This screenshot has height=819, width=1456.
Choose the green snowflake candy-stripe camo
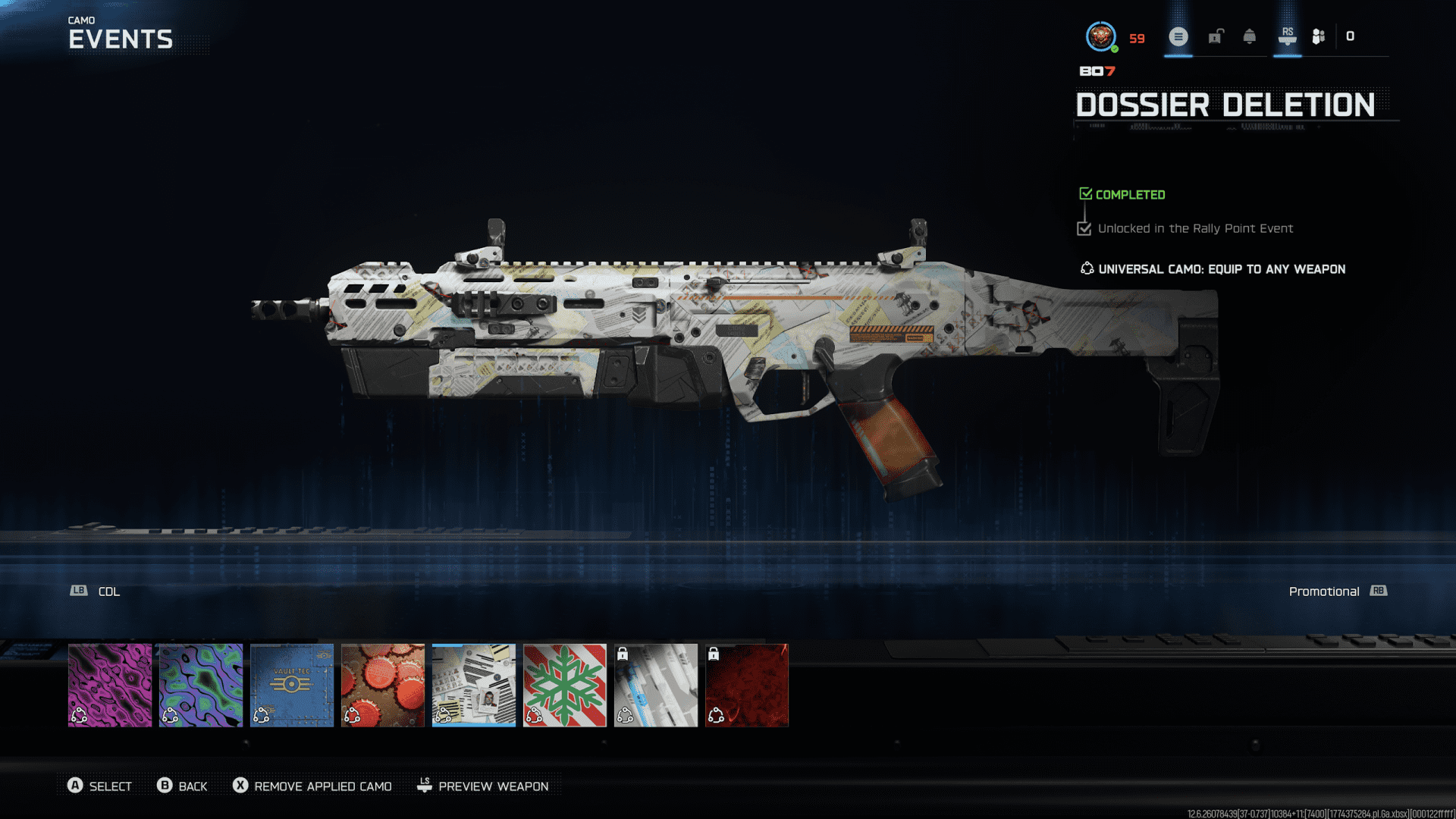click(x=565, y=686)
